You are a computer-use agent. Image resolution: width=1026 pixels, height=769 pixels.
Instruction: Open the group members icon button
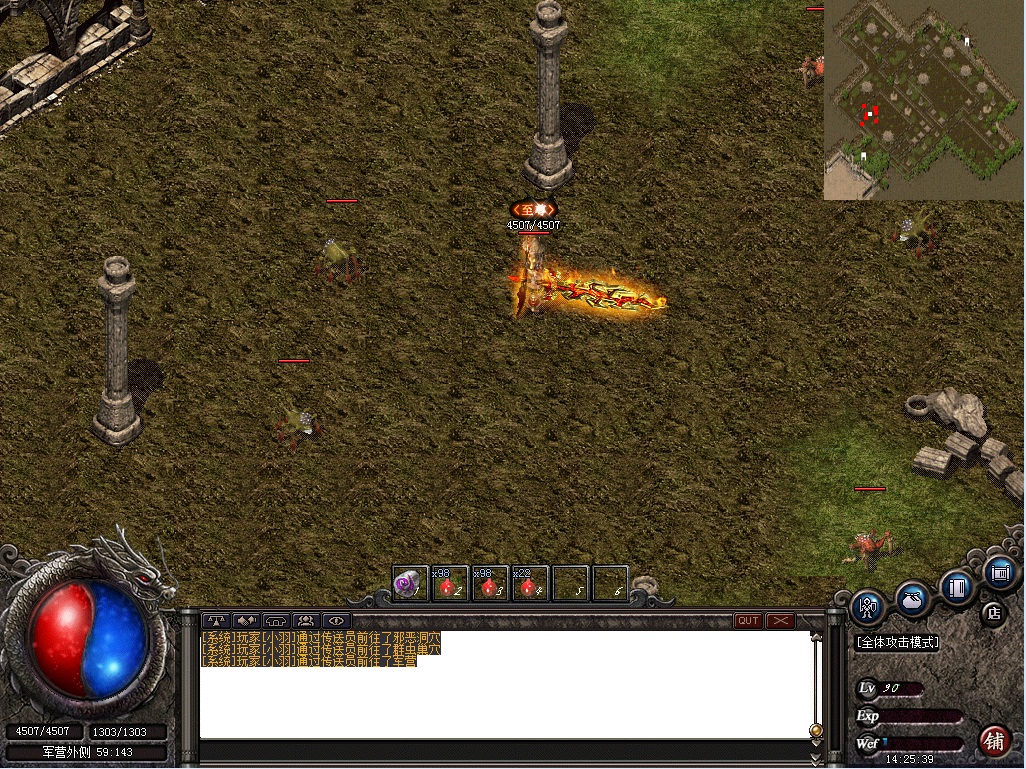tap(305, 621)
